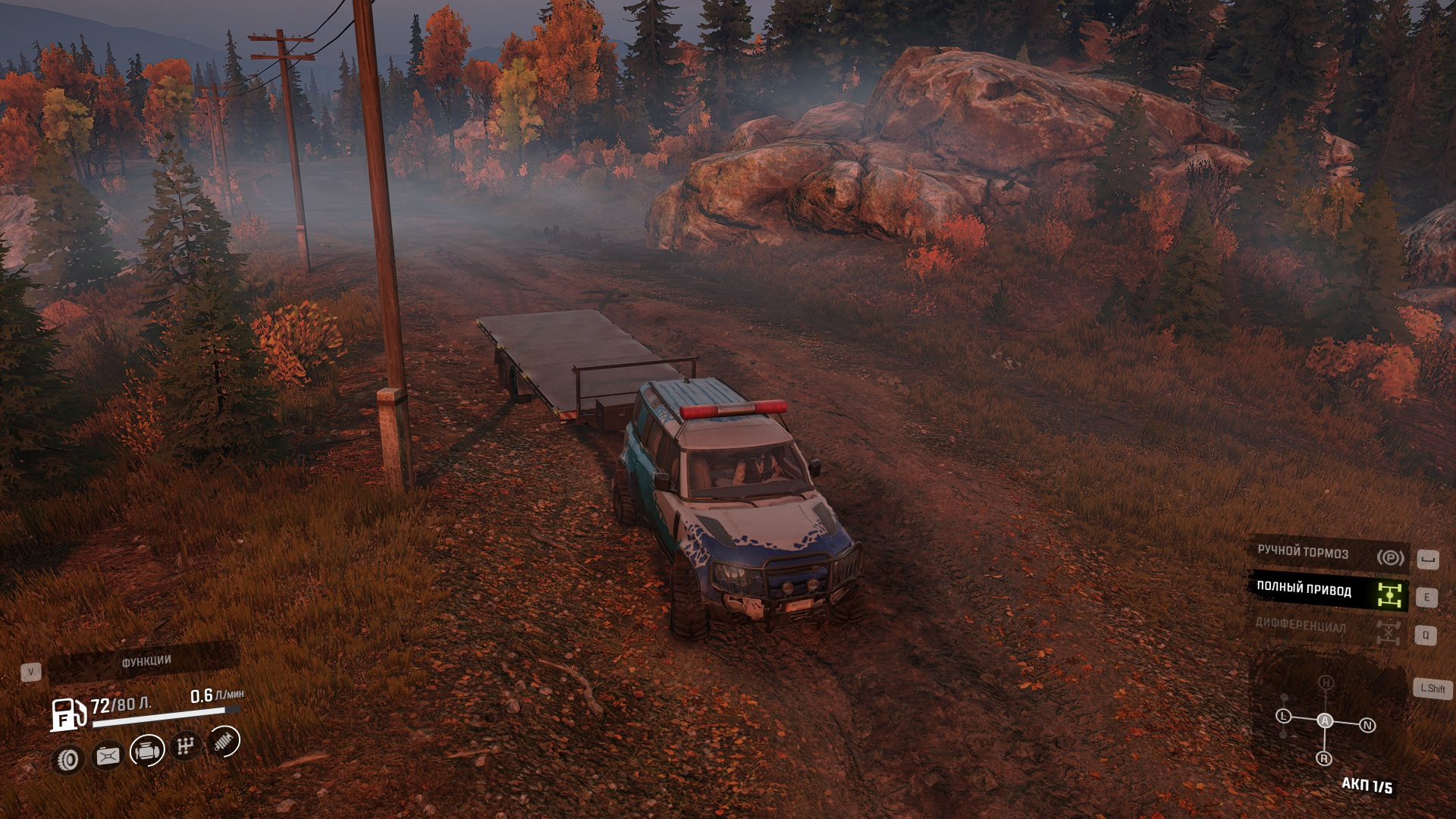Open the Функции functions menu
This screenshot has width=1456, height=819.
(144, 663)
